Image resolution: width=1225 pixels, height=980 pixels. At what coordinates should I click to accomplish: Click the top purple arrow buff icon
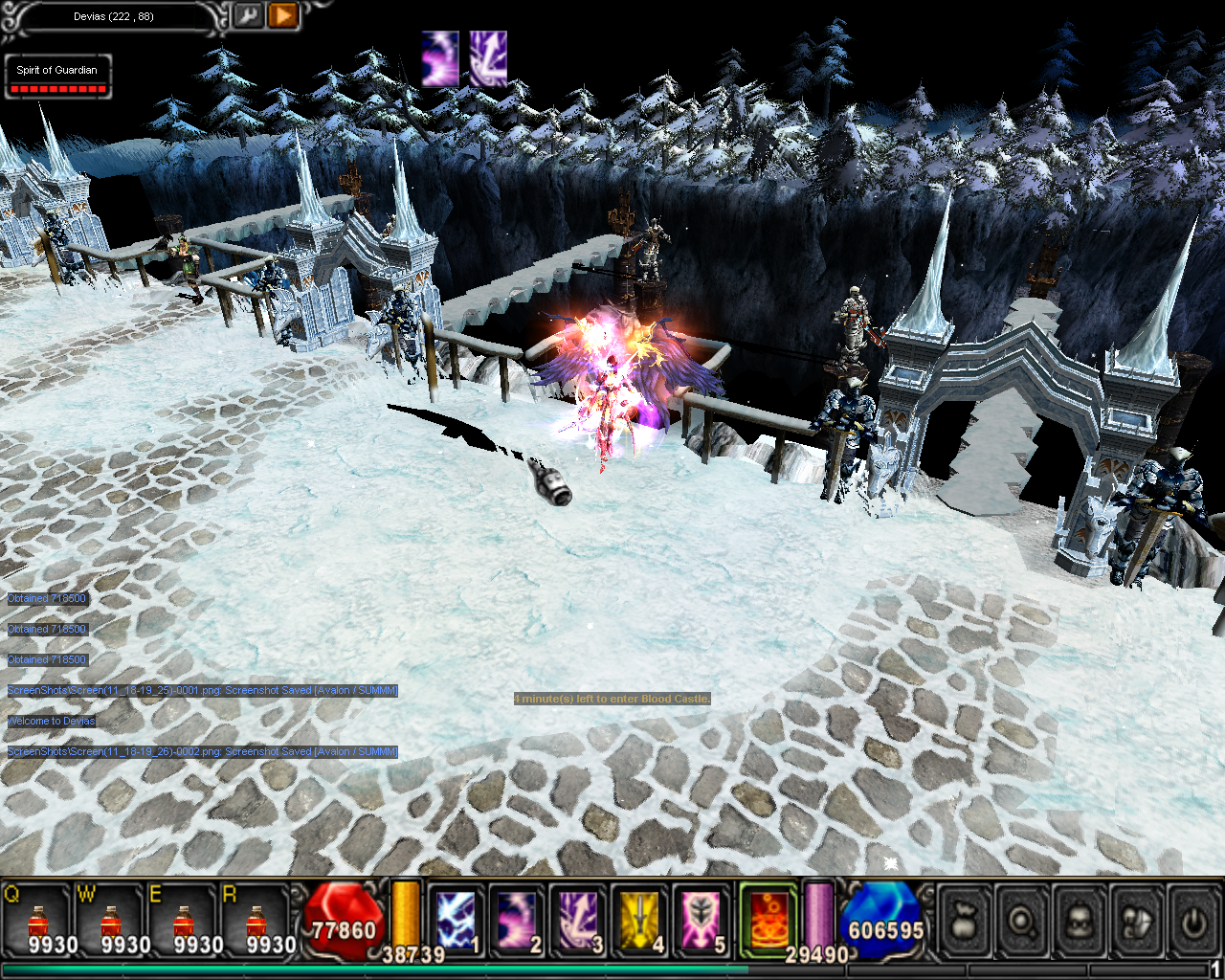point(488,59)
